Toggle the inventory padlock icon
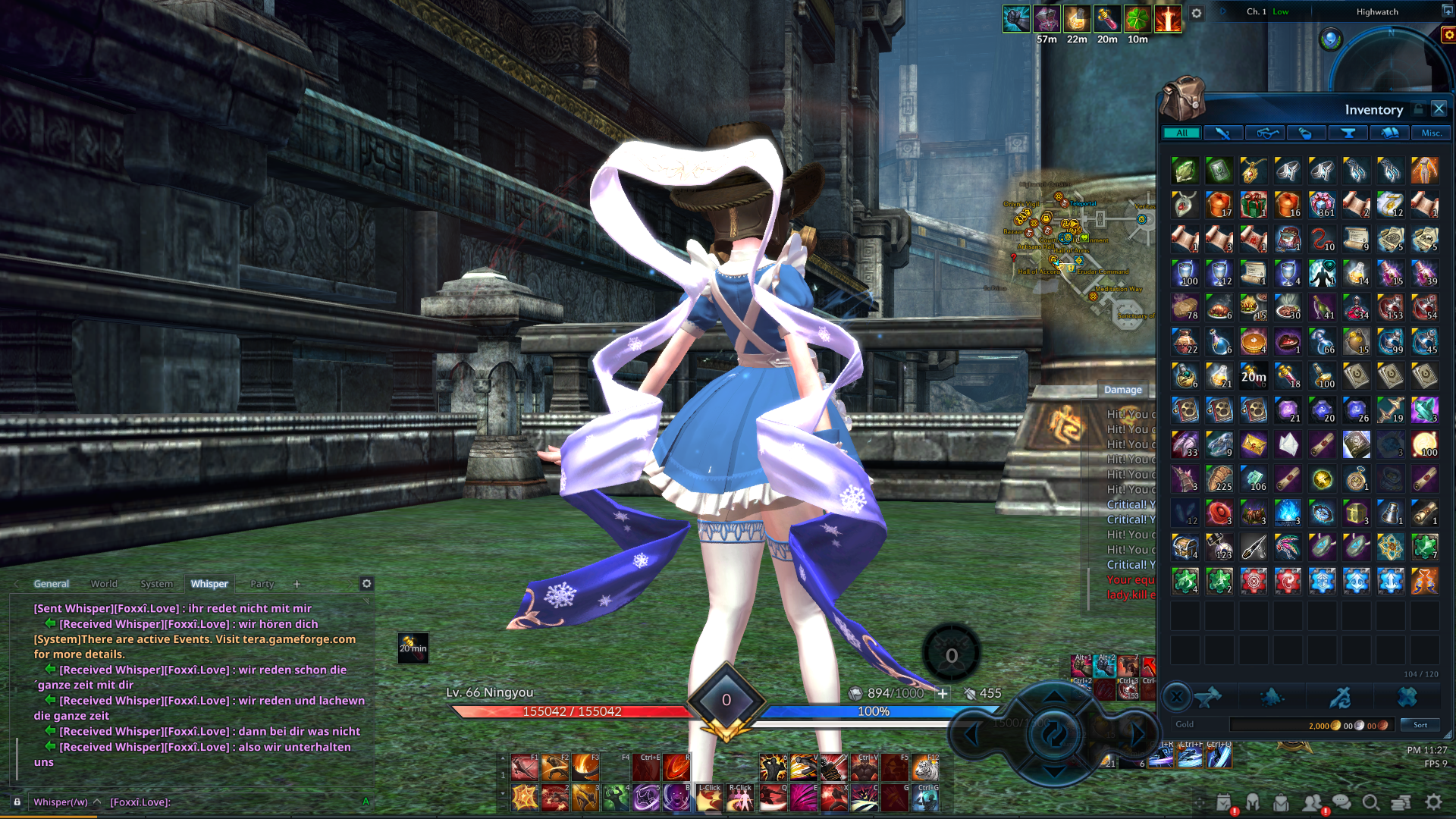The width and height of the screenshot is (1456, 819). [1418, 109]
